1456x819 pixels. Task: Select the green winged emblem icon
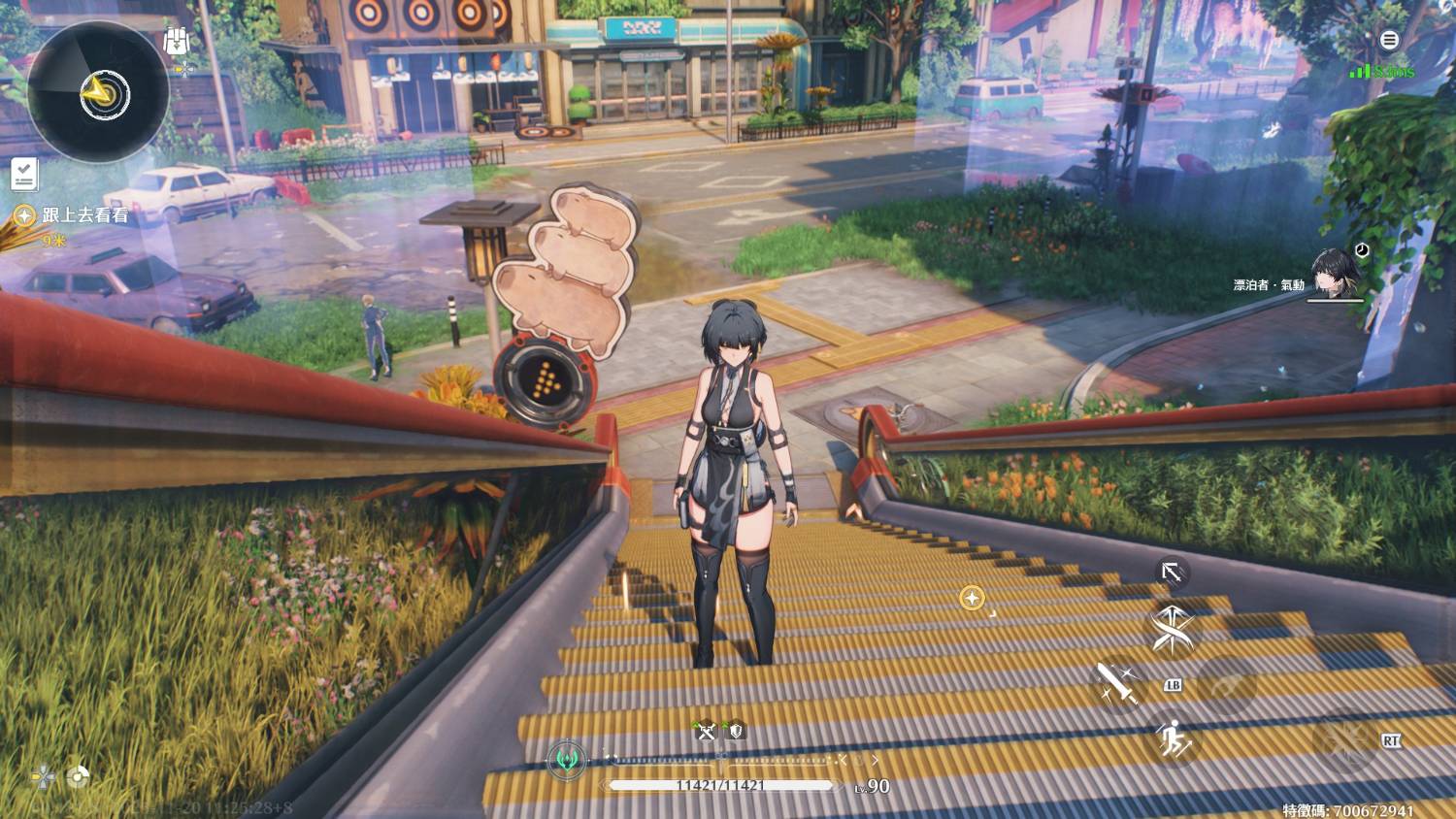[x=566, y=761]
